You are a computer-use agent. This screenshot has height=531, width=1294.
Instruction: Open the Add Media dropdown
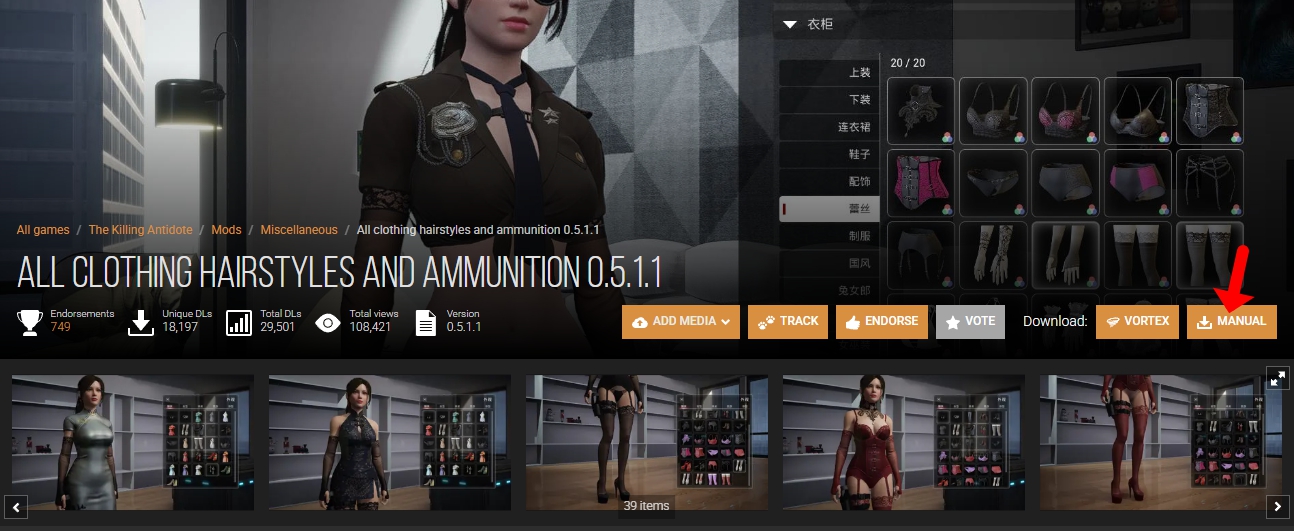(680, 322)
